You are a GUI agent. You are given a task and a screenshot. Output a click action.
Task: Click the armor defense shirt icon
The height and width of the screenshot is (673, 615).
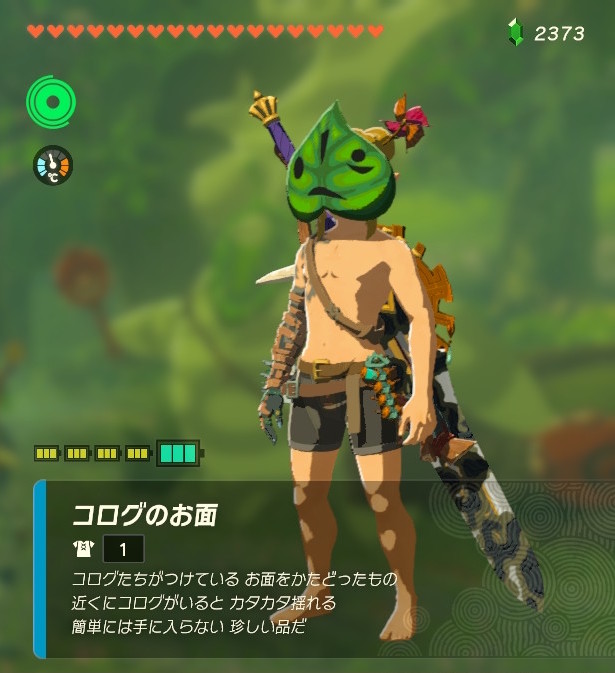click(83, 549)
